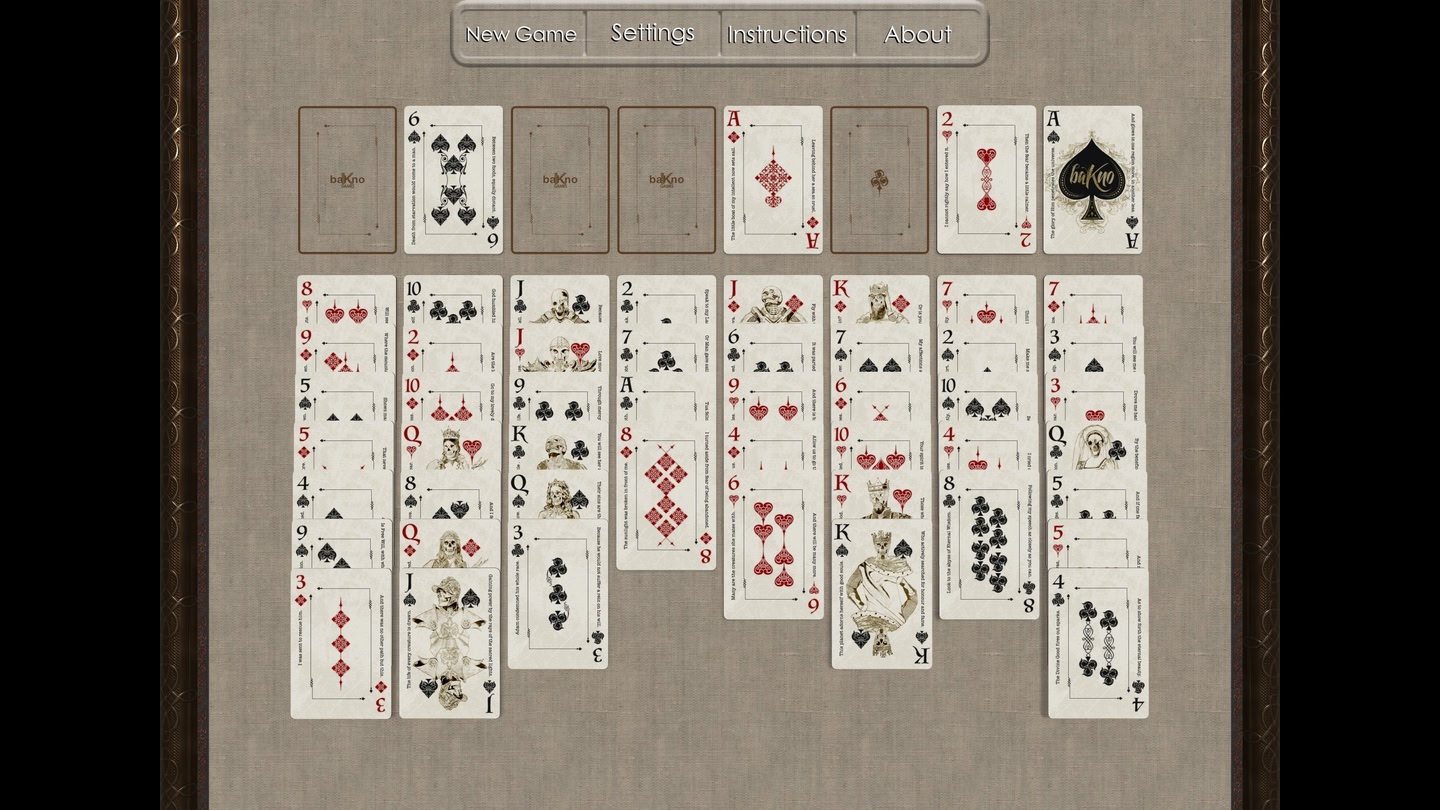Click the Ace of diamonds foundation
The image size is (1440, 810).
(773, 180)
